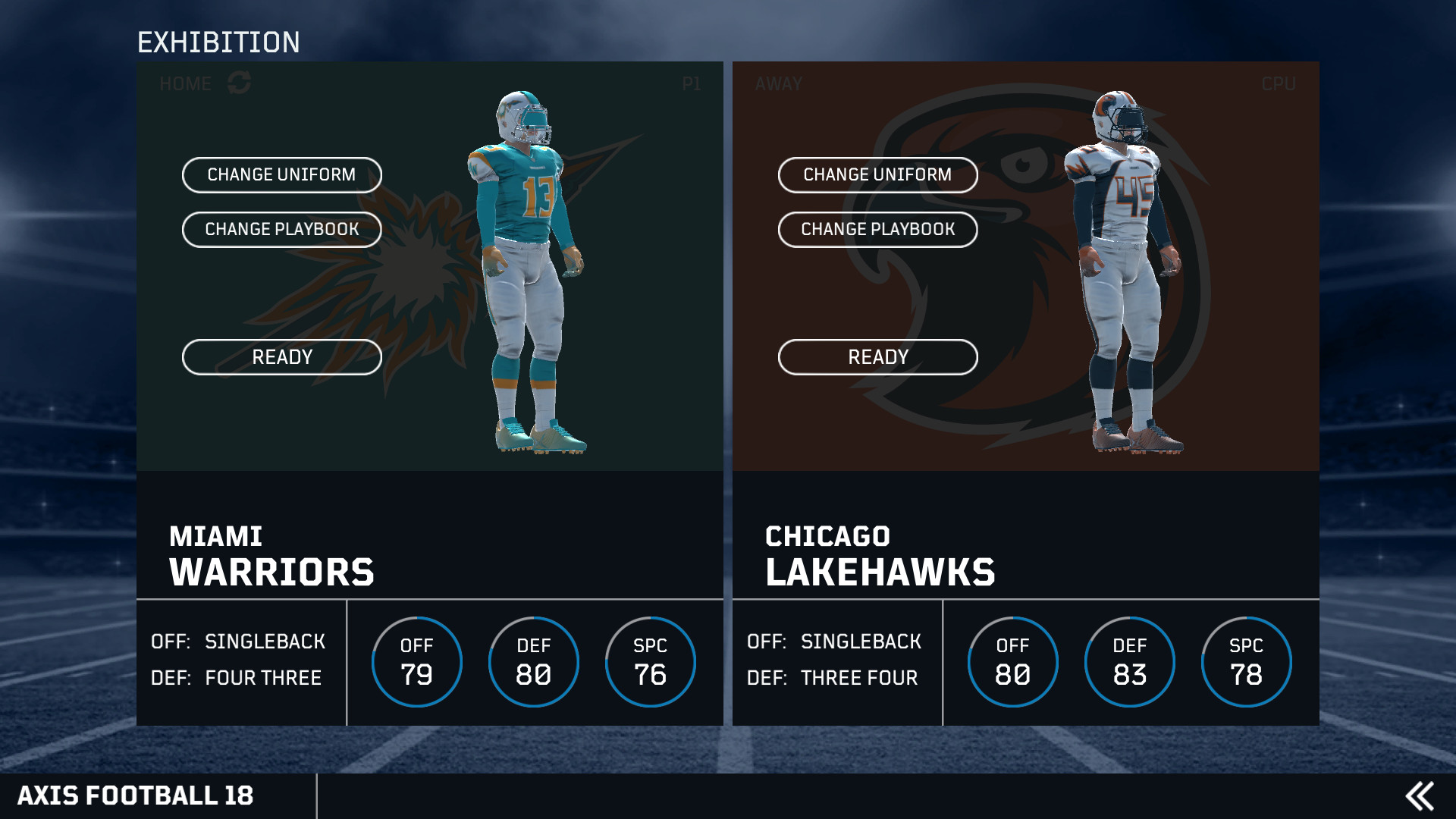Click Chicago's DEF 83 rating circle
1456x819 pixels.
pos(1130,661)
